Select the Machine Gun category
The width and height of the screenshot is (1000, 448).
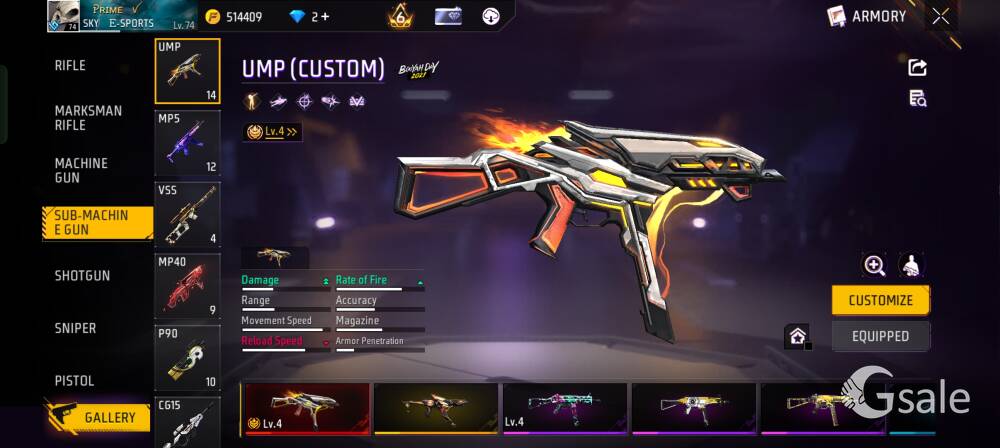pyautogui.click(x=81, y=170)
